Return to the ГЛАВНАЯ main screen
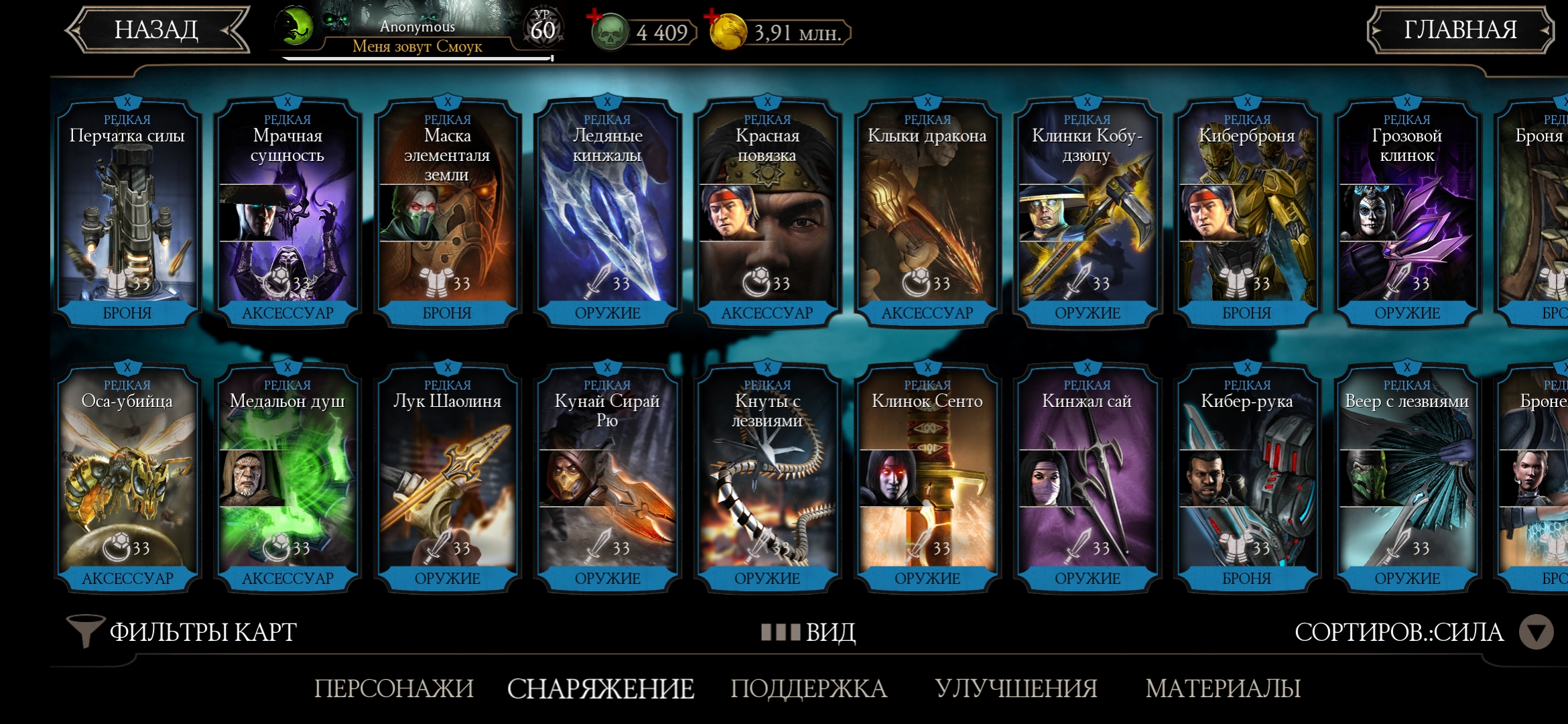This screenshot has width=1568, height=724. pyautogui.click(x=1459, y=30)
